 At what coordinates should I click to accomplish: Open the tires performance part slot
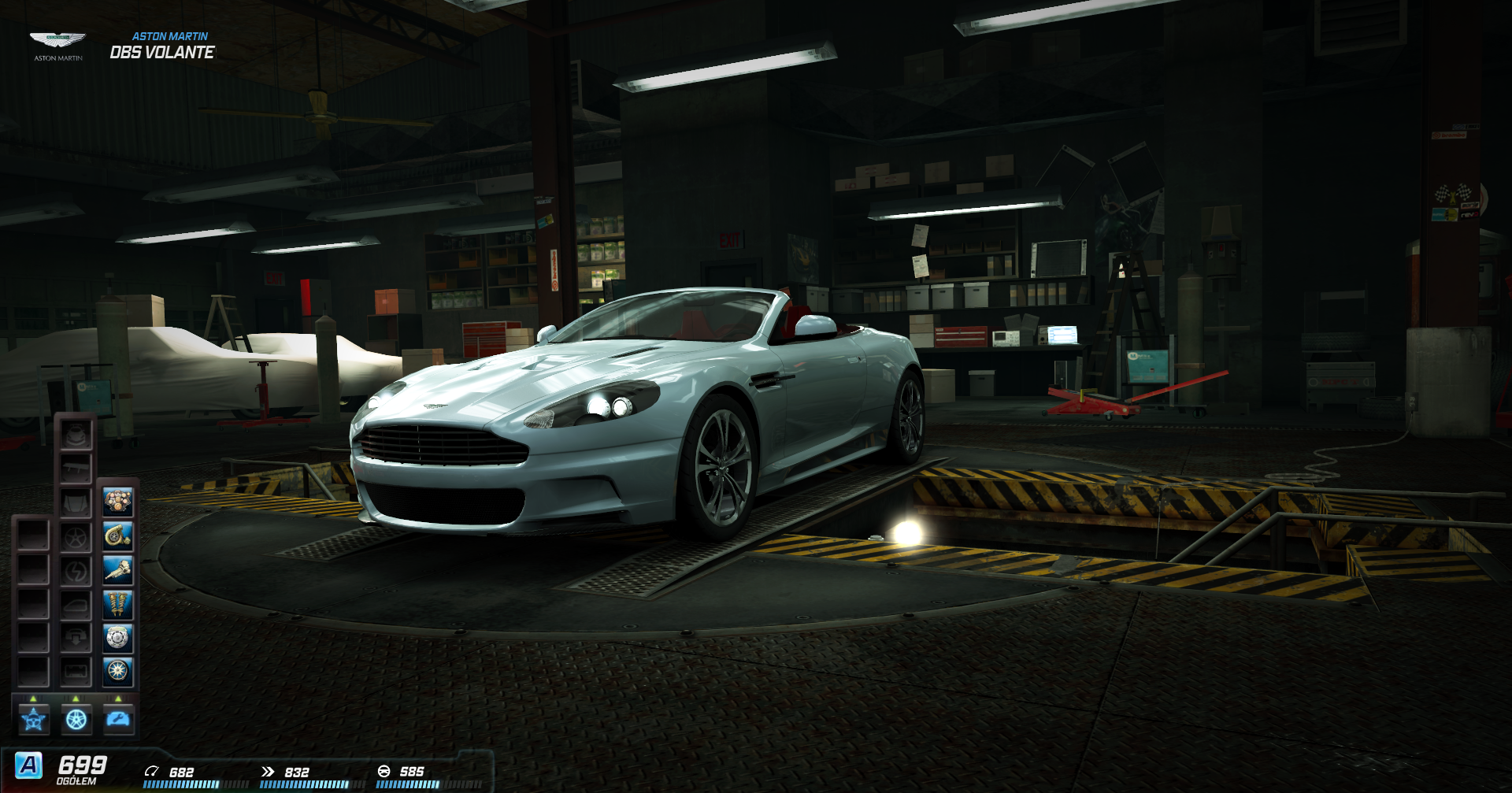click(x=118, y=672)
